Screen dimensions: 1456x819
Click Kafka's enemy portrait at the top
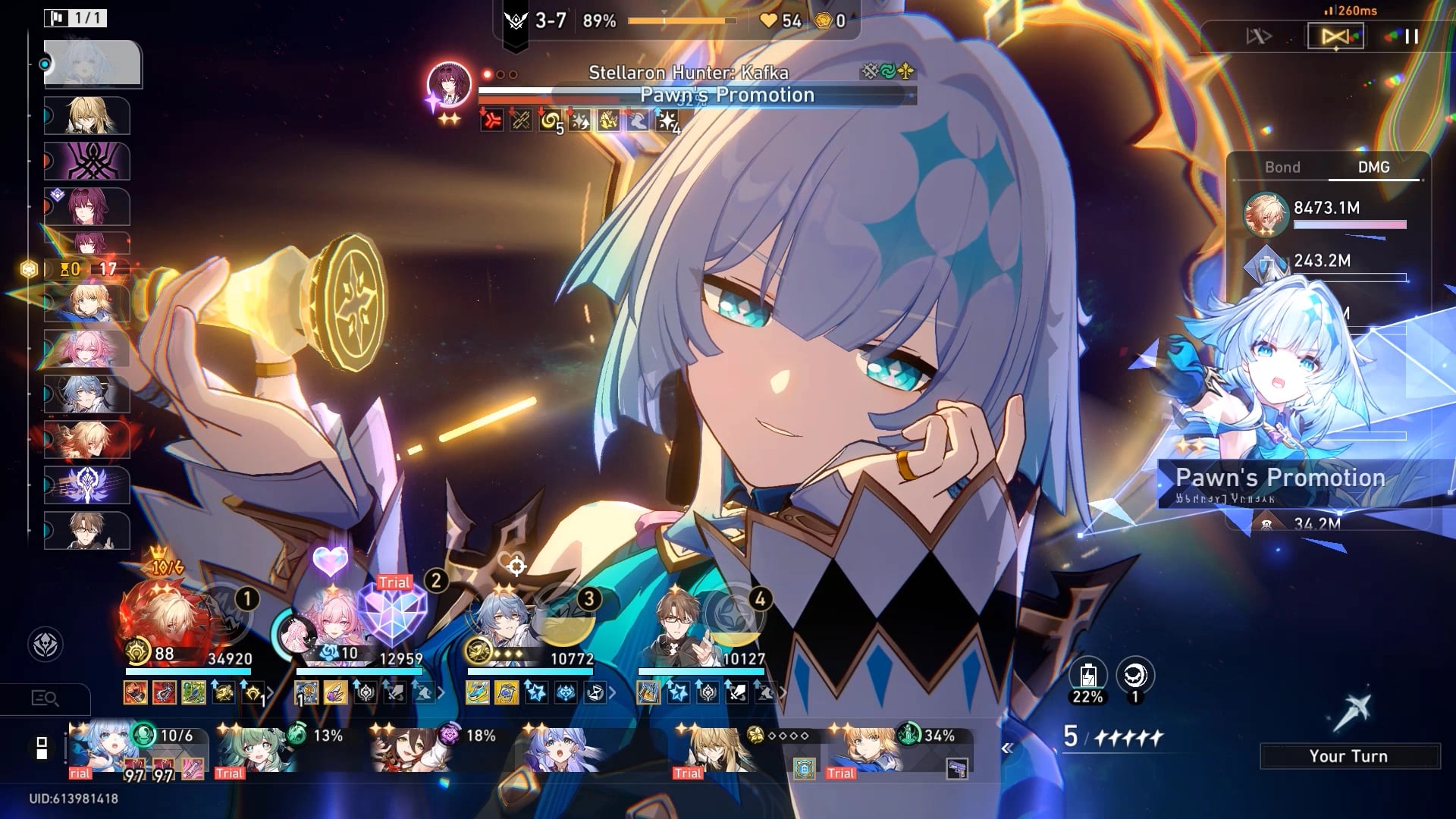click(449, 83)
